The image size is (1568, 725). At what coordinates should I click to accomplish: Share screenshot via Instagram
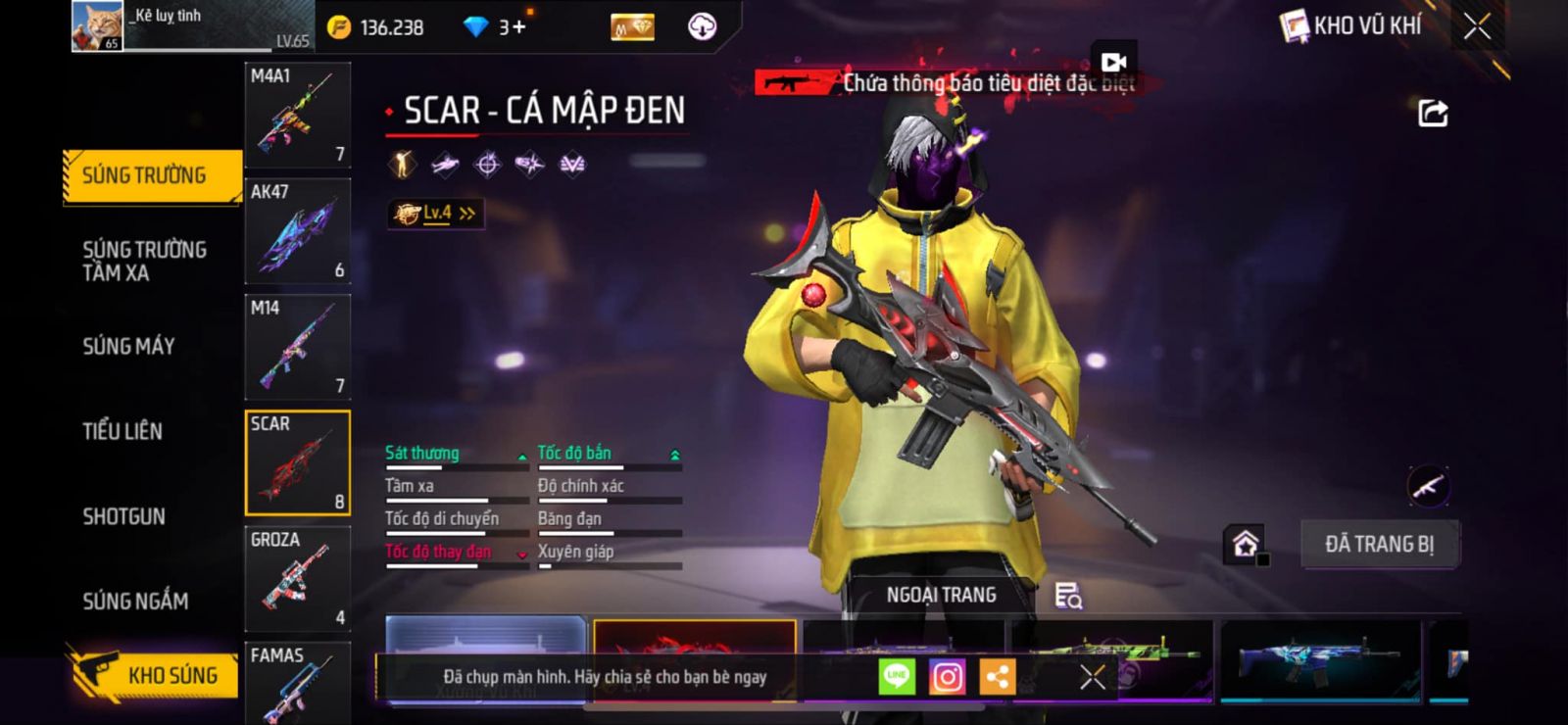[947, 677]
